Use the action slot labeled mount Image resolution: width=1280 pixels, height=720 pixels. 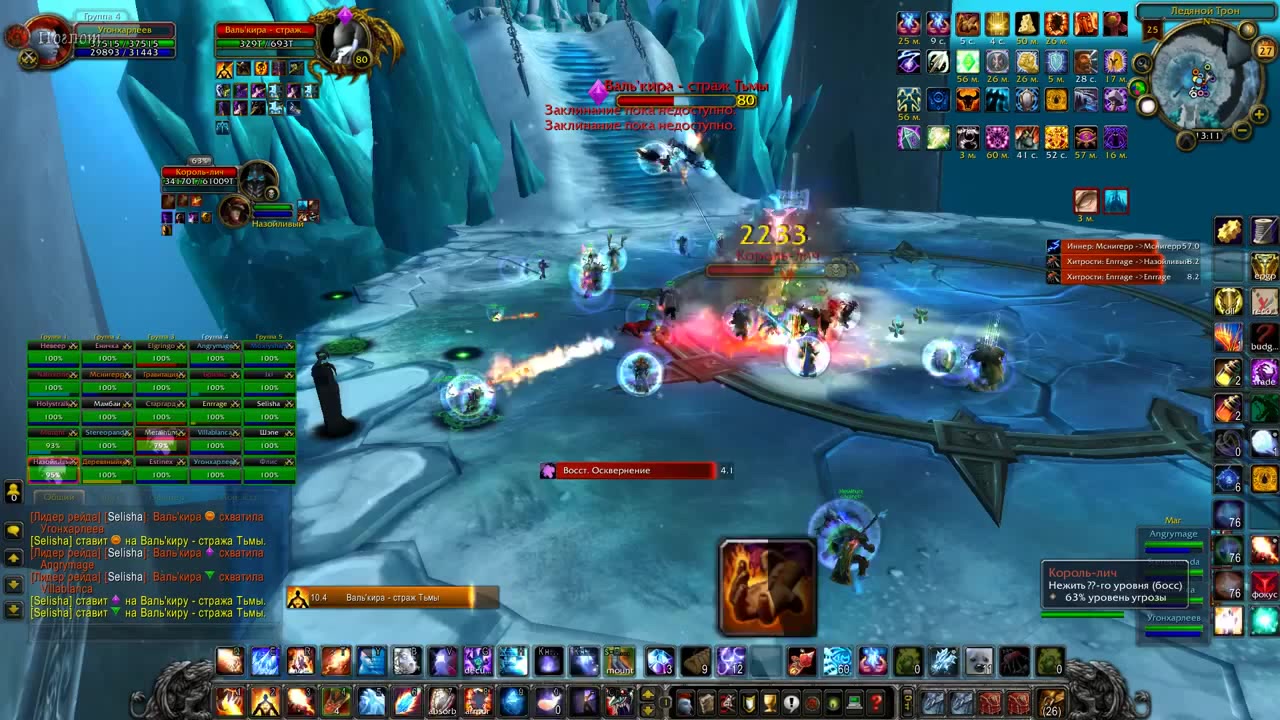pos(620,662)
